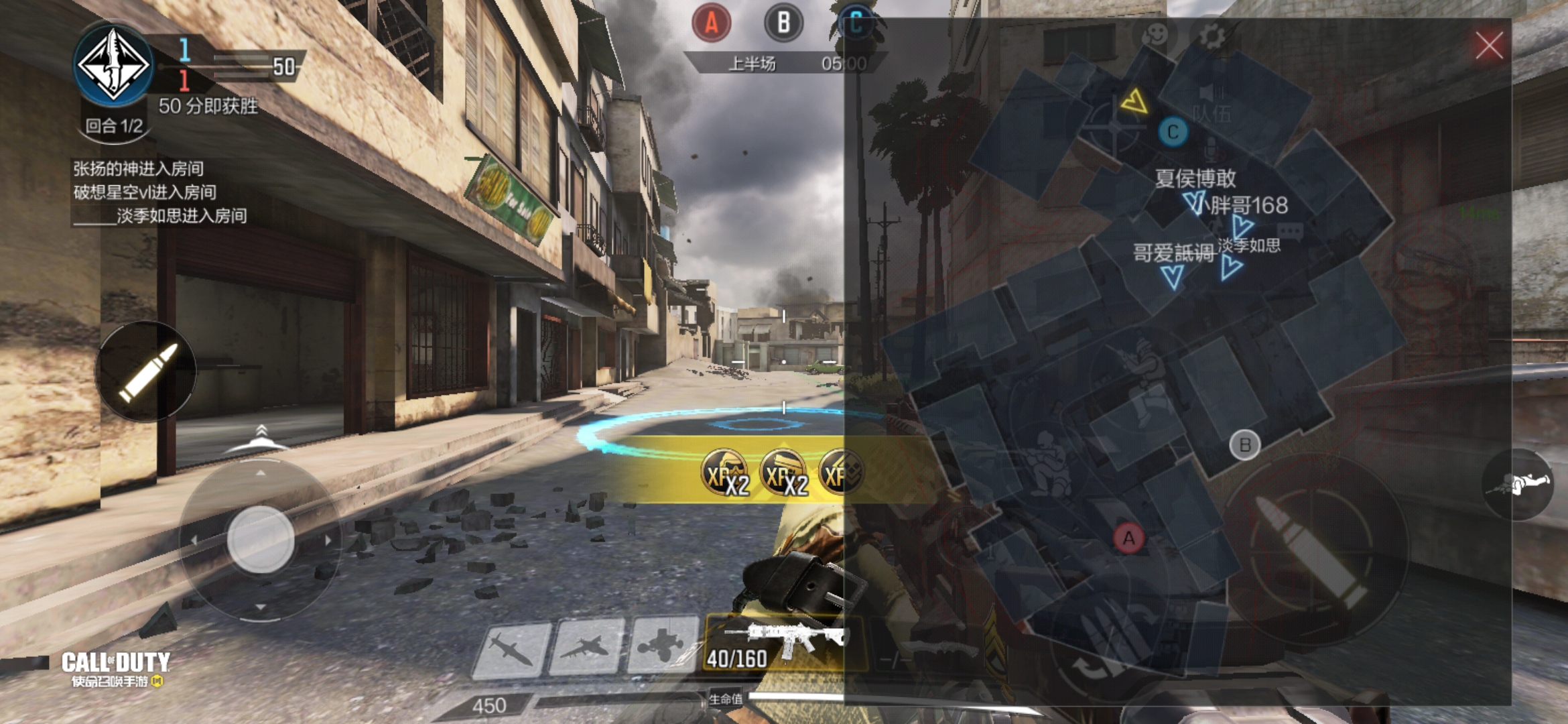Toggle the prone stance button

tap(1517, 484)
